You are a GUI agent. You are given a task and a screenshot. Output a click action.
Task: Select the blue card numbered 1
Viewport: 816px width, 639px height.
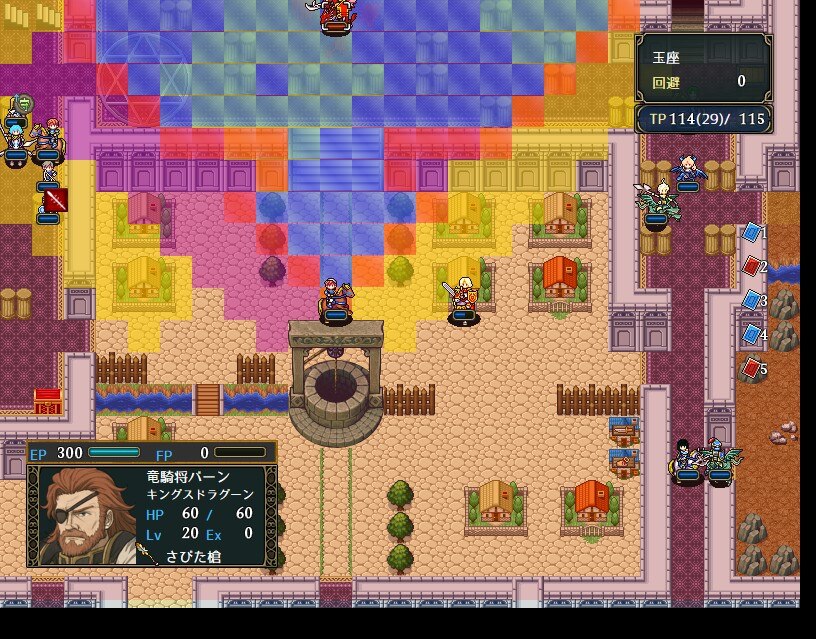(x=751, y=233)
